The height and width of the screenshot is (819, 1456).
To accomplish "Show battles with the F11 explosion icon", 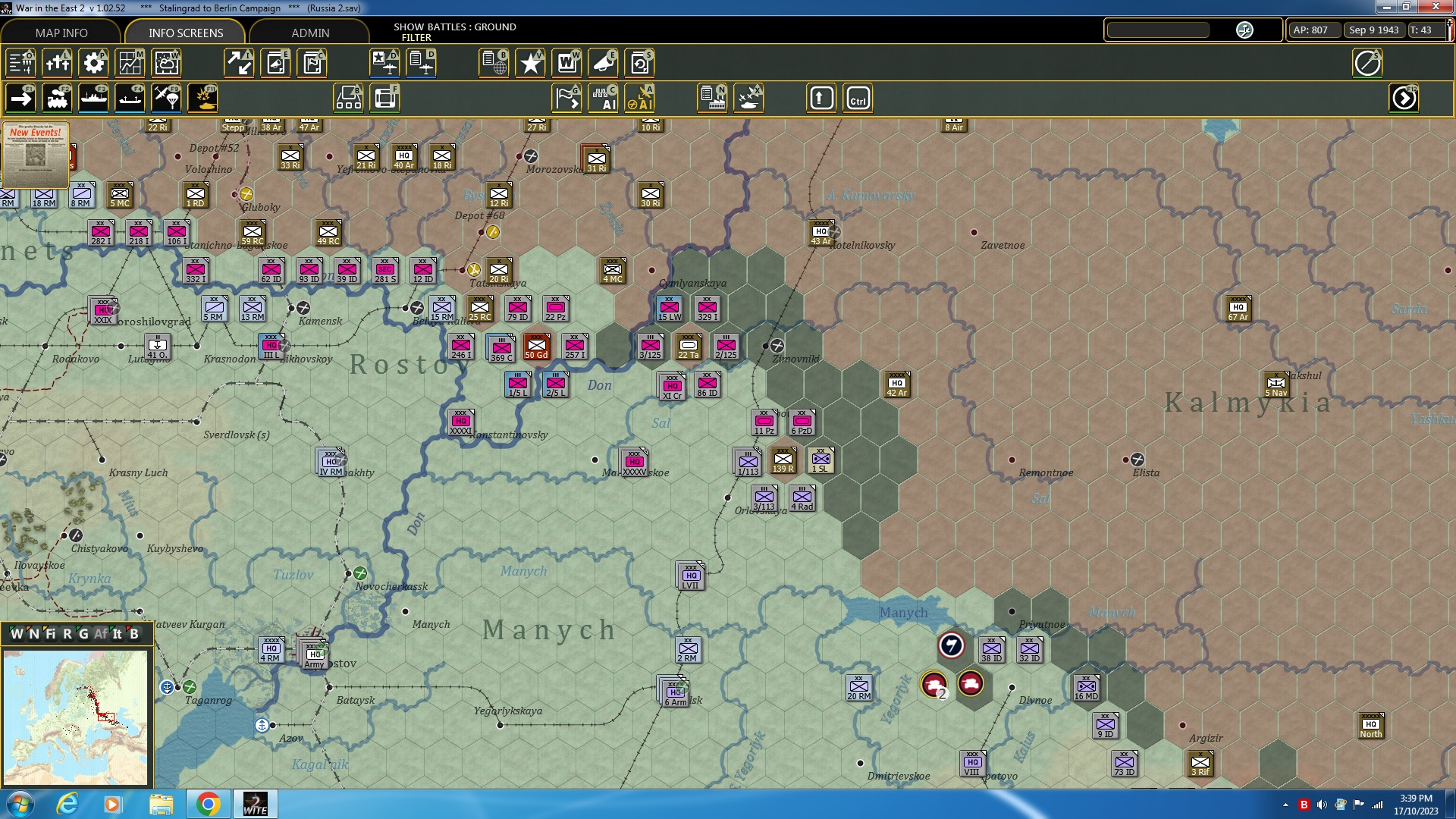I will [x=205, y=98].
